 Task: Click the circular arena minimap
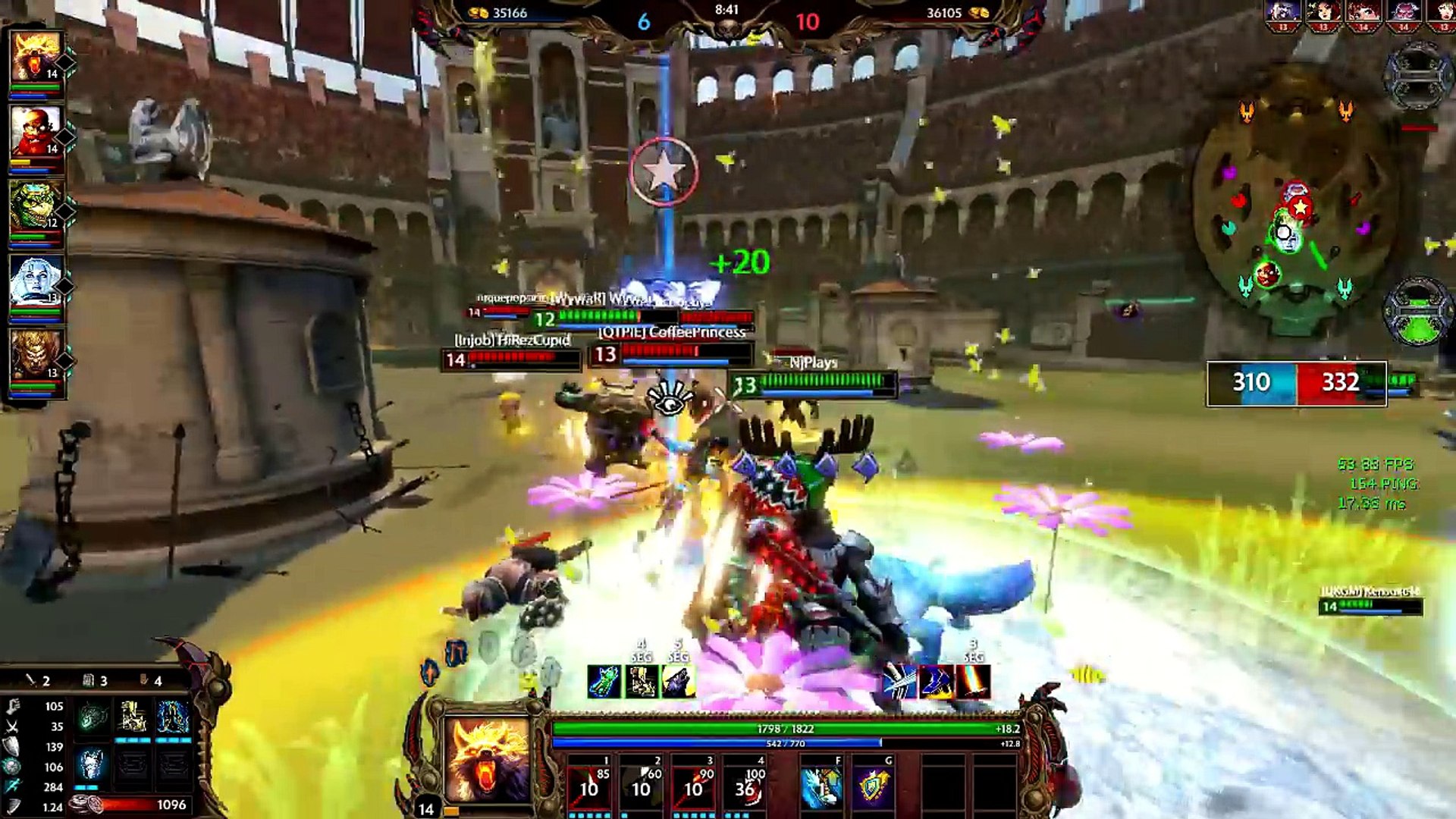pos(1295,203)
